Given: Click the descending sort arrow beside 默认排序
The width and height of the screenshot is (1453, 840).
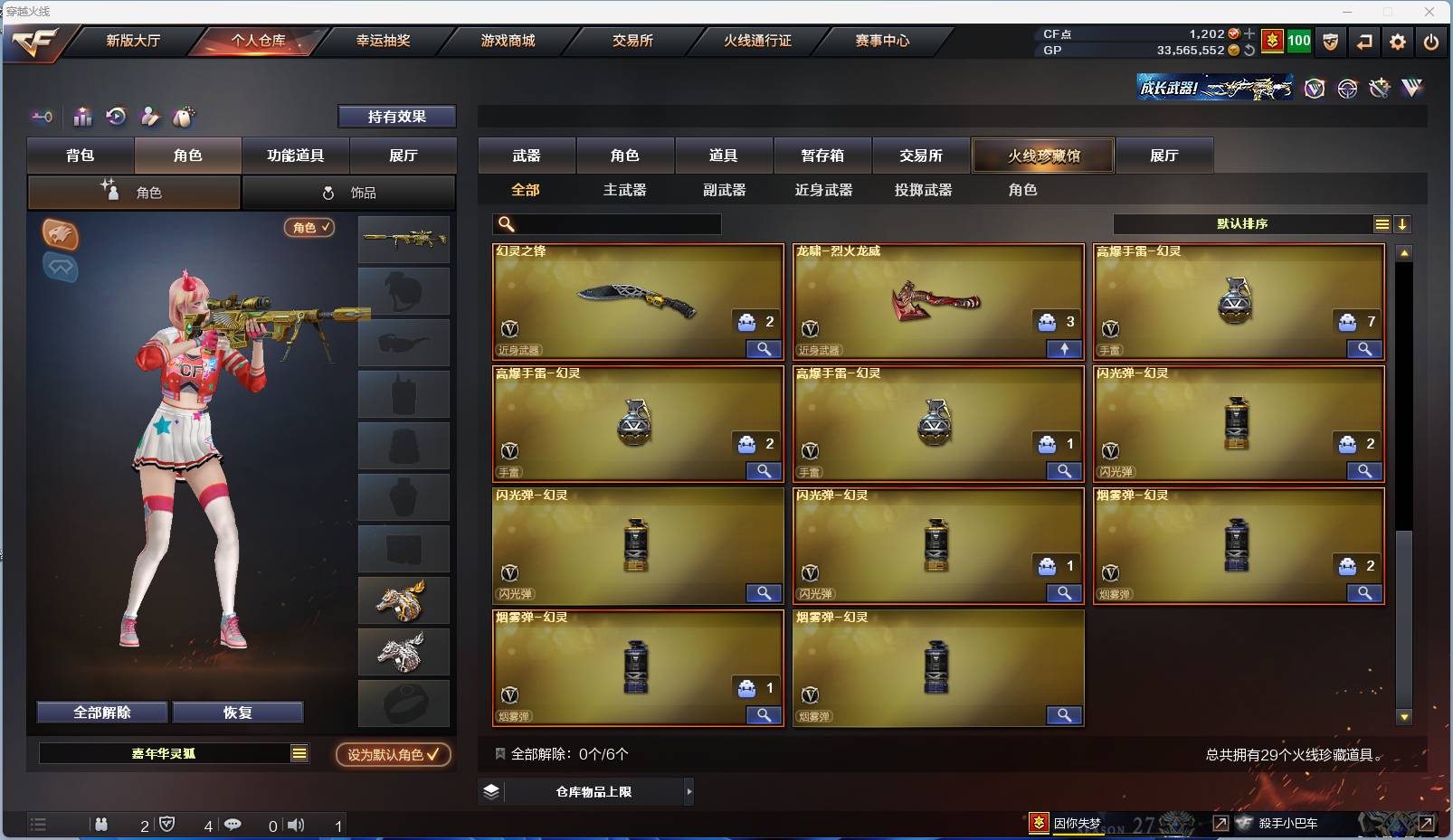Looking at the screenshot, I should tap(1403, 223).
